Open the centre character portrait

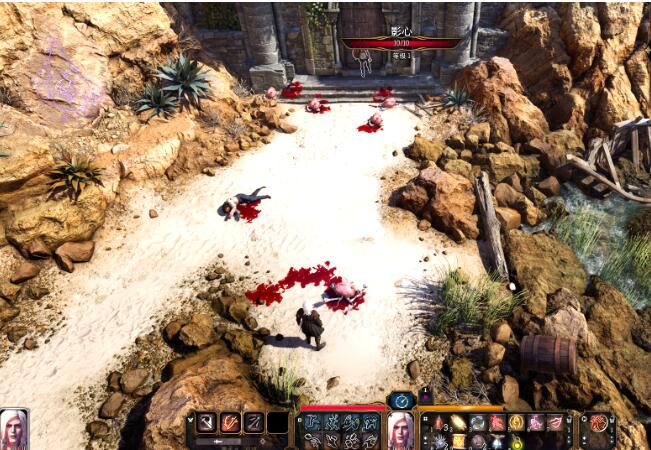coord(400,430)
